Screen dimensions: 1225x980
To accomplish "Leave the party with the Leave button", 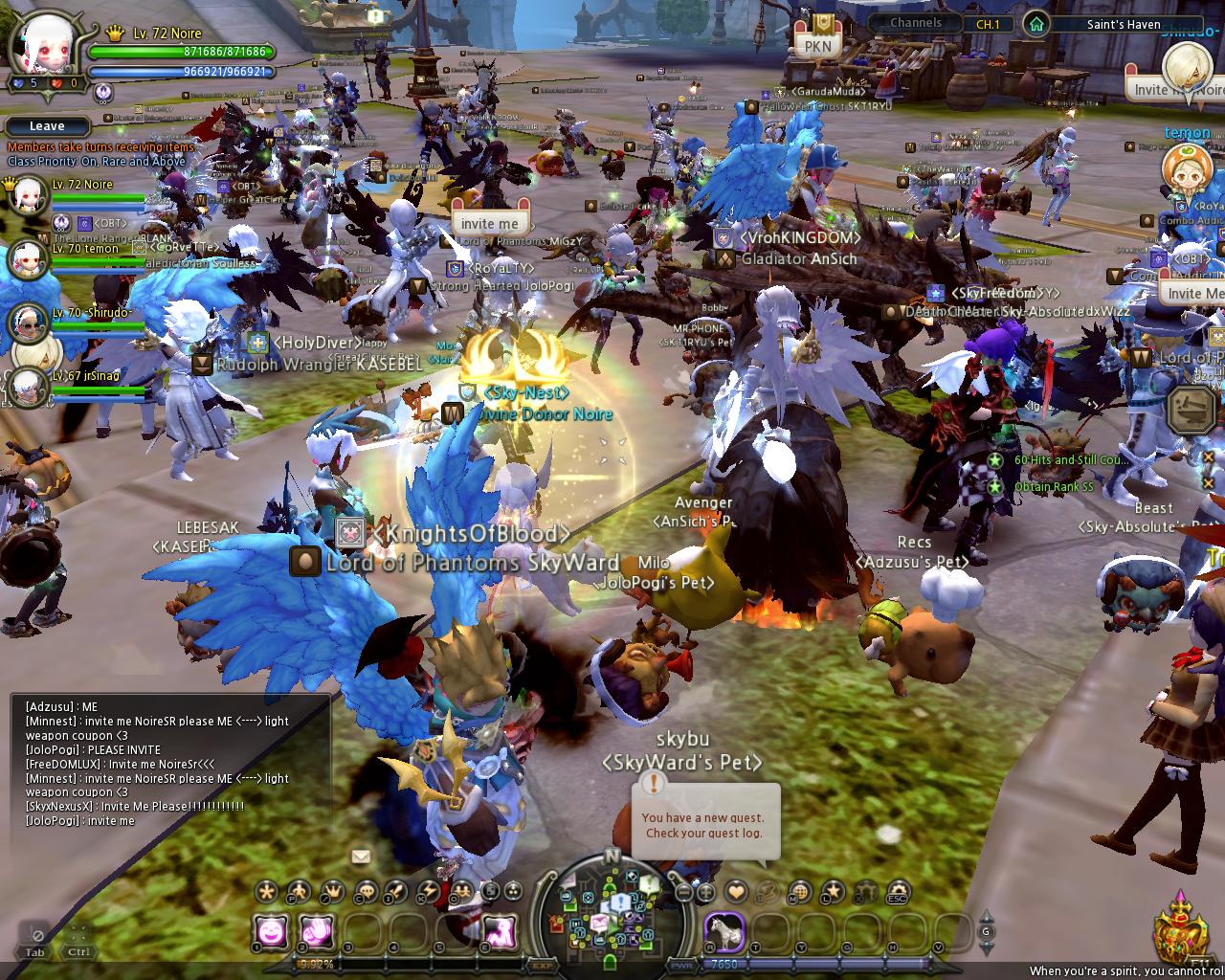I will click(x=47, y=126).
